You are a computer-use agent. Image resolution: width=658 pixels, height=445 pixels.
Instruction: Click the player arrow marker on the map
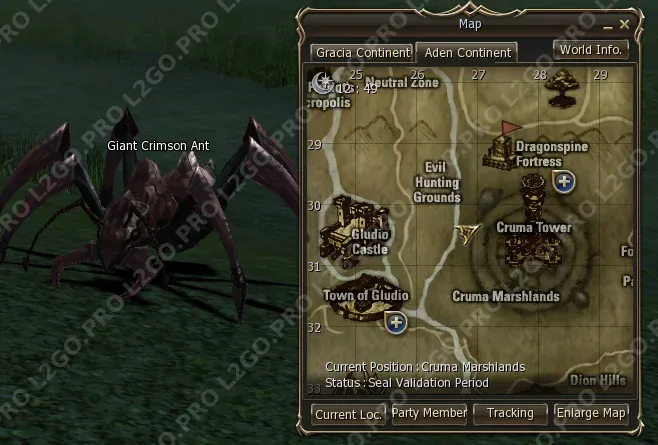coord(466,234)
